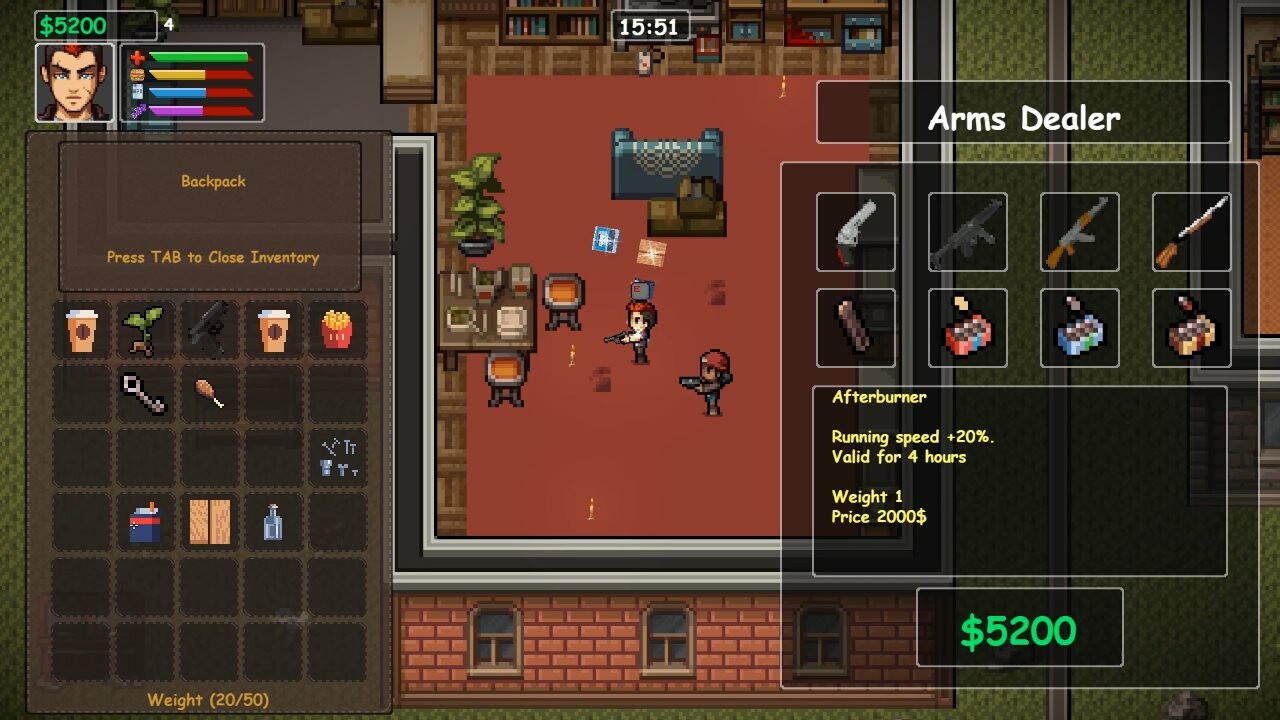Select the revolver in the Arms Dealer shop
1280x720 pixels.
pyautogui.click(x=856, y=230)
